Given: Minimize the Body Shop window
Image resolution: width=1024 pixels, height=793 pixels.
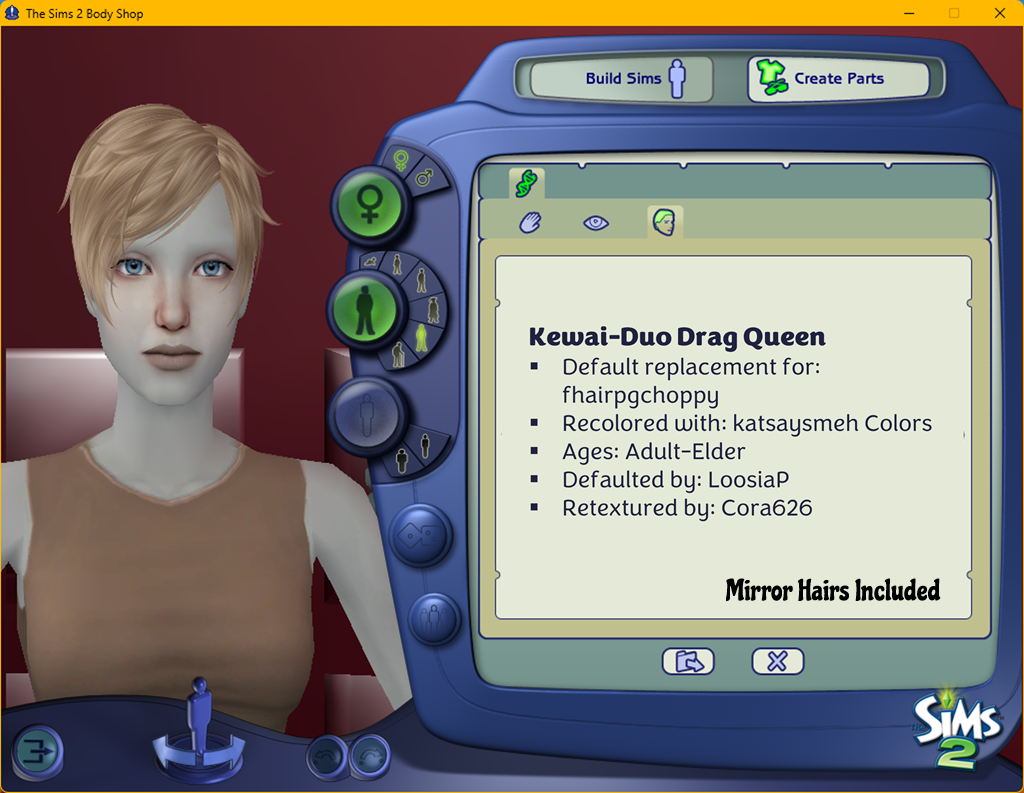Looking at the screenshot, I should pos(909,13).
